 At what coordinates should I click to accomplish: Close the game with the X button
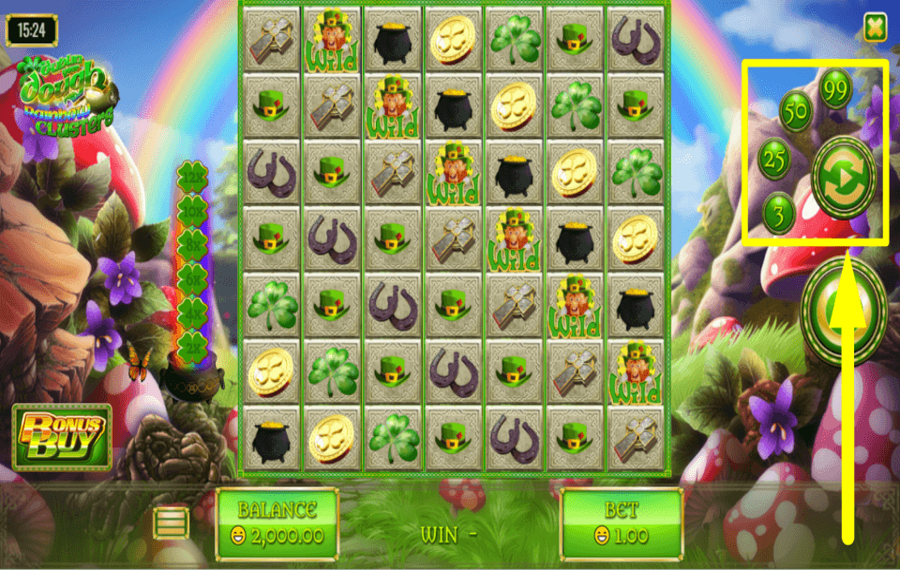coord(875,28)
